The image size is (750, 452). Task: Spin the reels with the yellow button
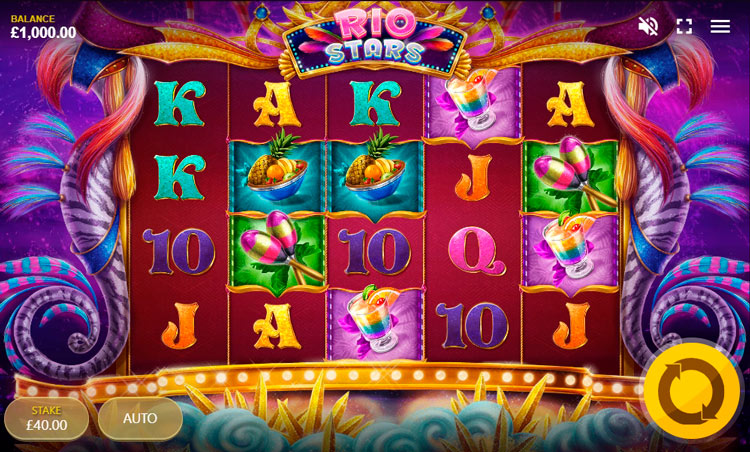(x=691, y=391)
